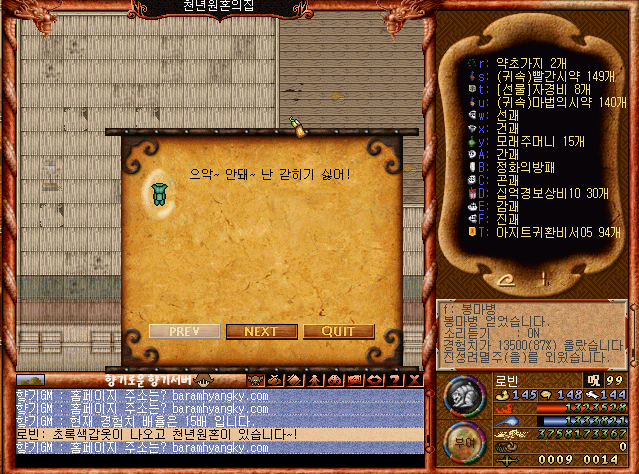Image resolution: width=639 pixels, height=474 pixels.
Task: Select 약초가지 item in inventory list
Action: click(530, 62)
